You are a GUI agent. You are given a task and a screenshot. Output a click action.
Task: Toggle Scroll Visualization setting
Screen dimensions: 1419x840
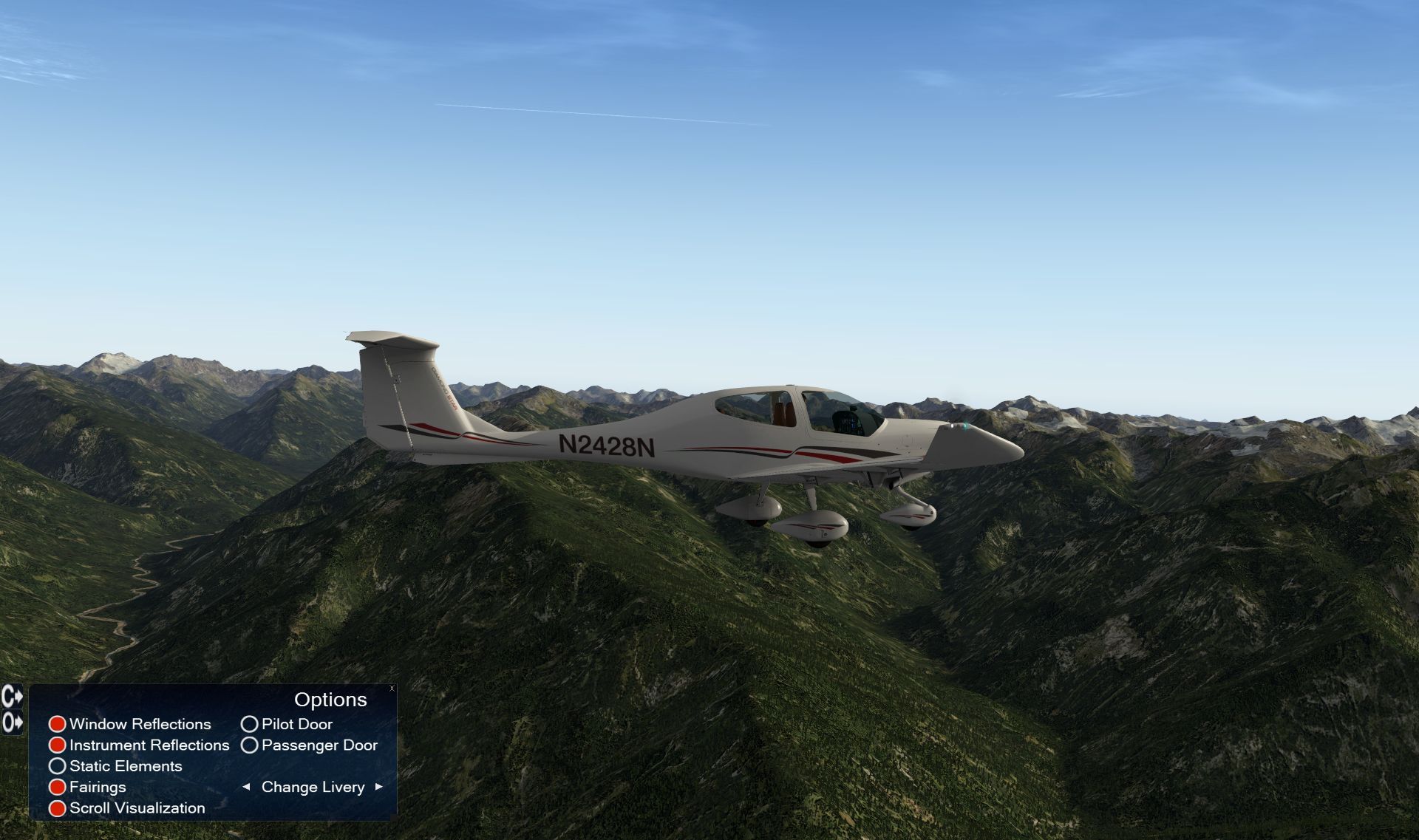[58, 809]
